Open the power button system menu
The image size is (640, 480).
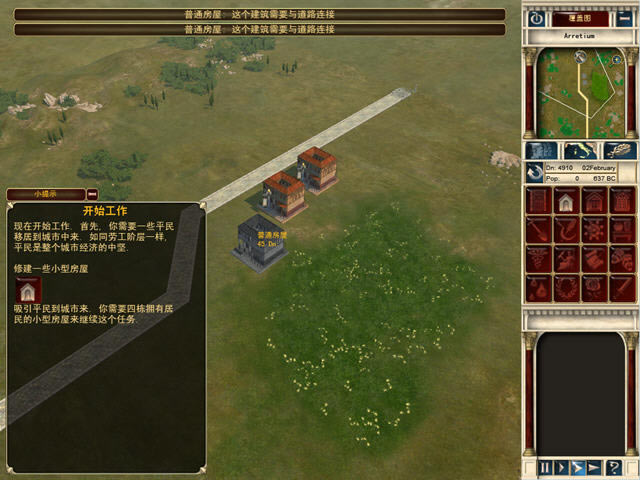click(536, 18)
